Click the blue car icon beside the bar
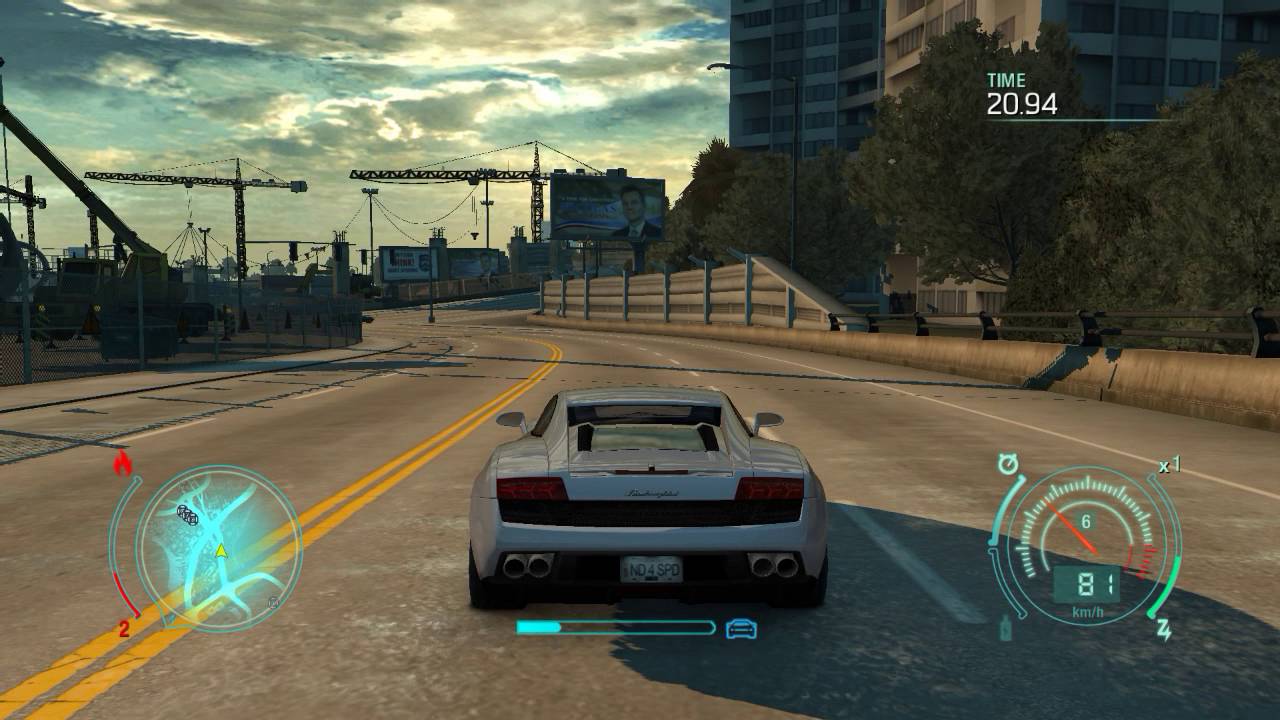 (741, 629)
